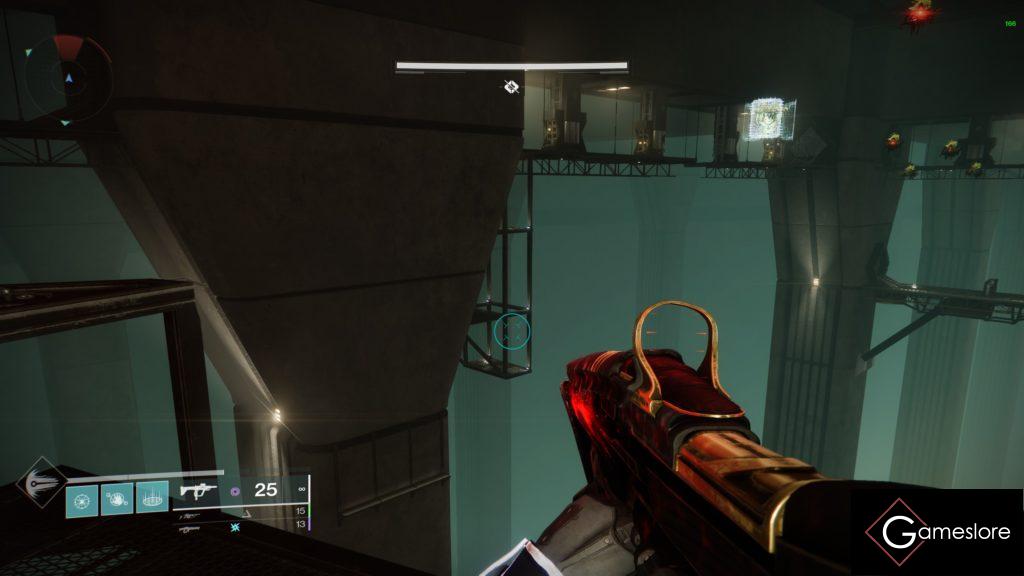Viewport: 1024px width, 576px height.
Task: Activate the class ability rift icon
Action: (x=152, y=497)
